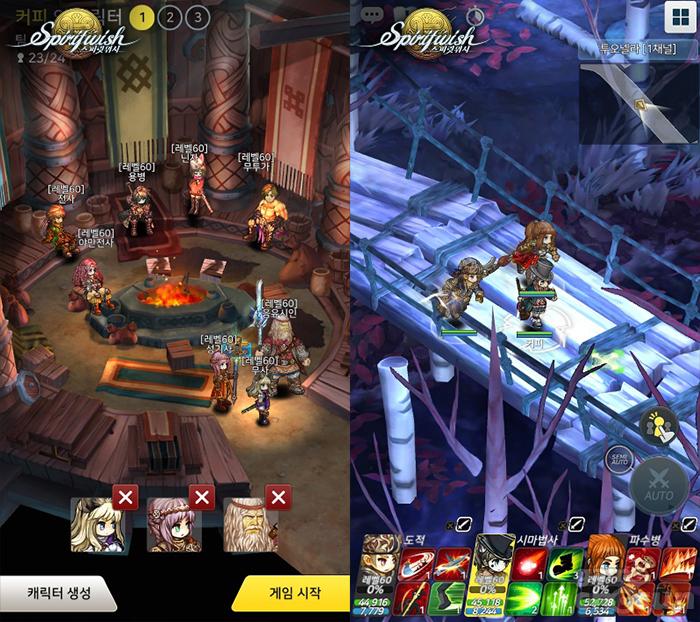The height and width of the screenshot is (622, 700).
Task: Switch to team slot 2
Action: click(170, 17)
